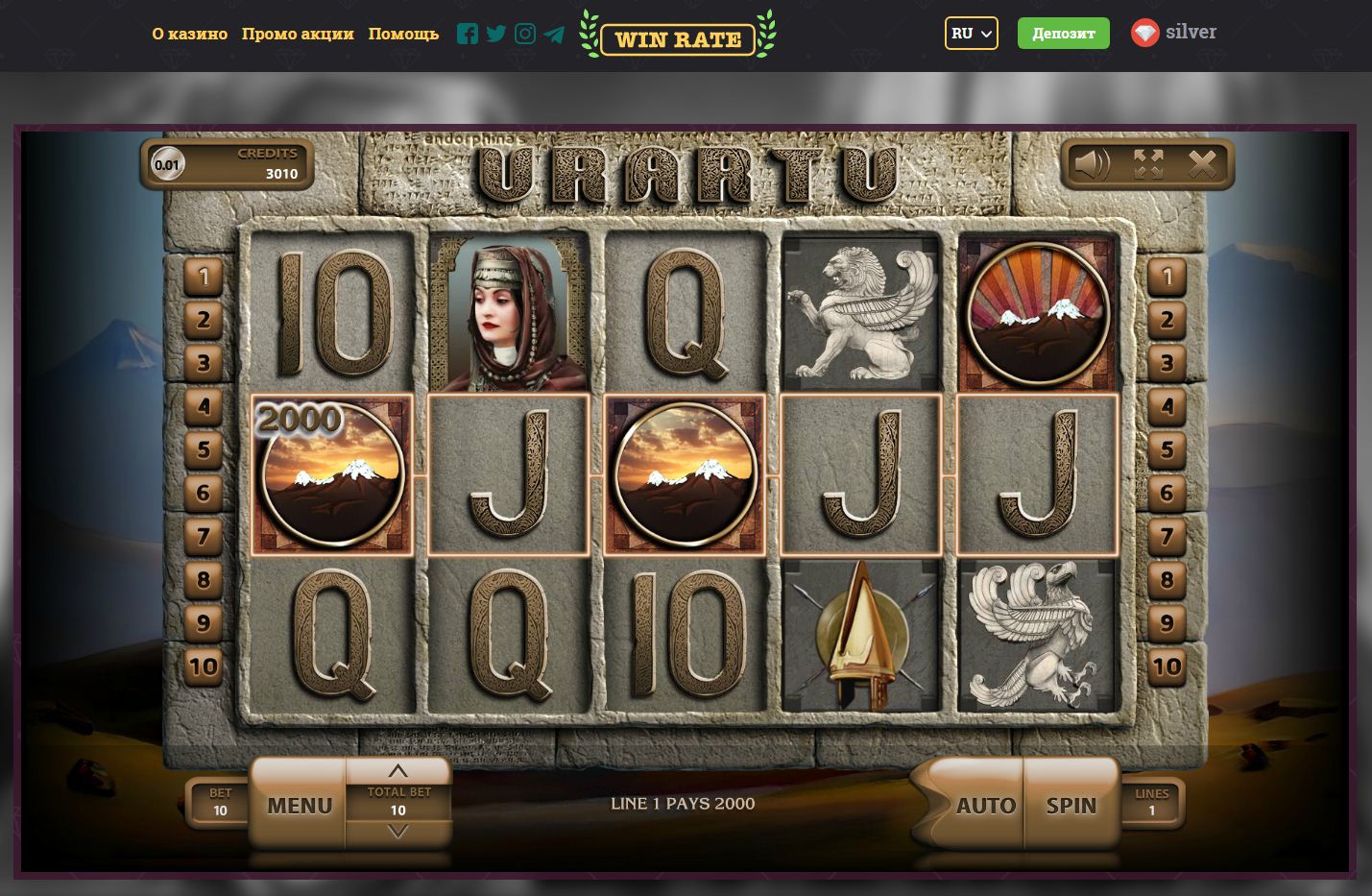Image resolution: width=1372 pixels, height=896 pixels.
Task: Click the 0.01 coin value button
Action: pyautogui.click(x=167, y=164)
